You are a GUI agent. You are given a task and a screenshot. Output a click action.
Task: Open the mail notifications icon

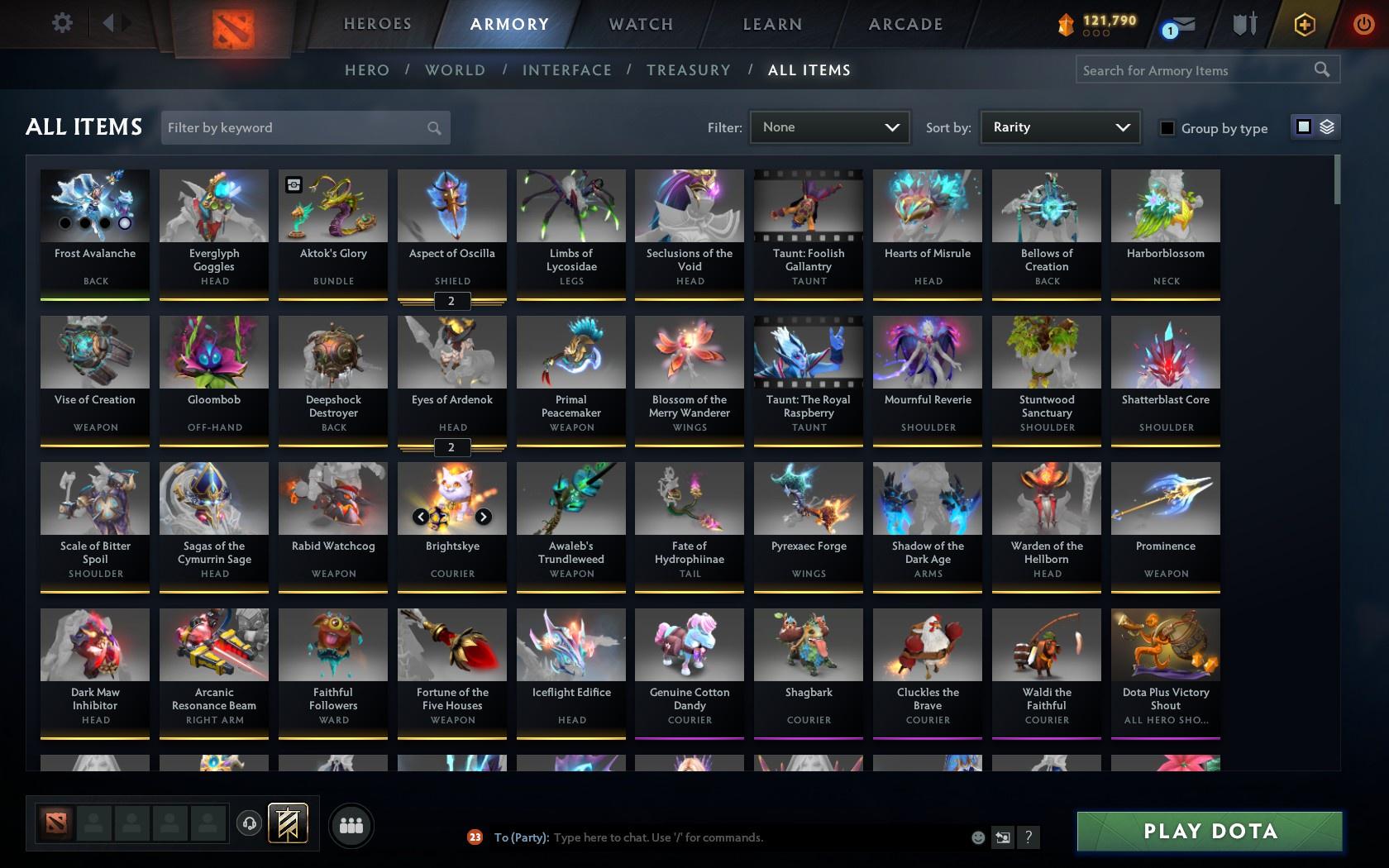click(x=1177, y=25)
